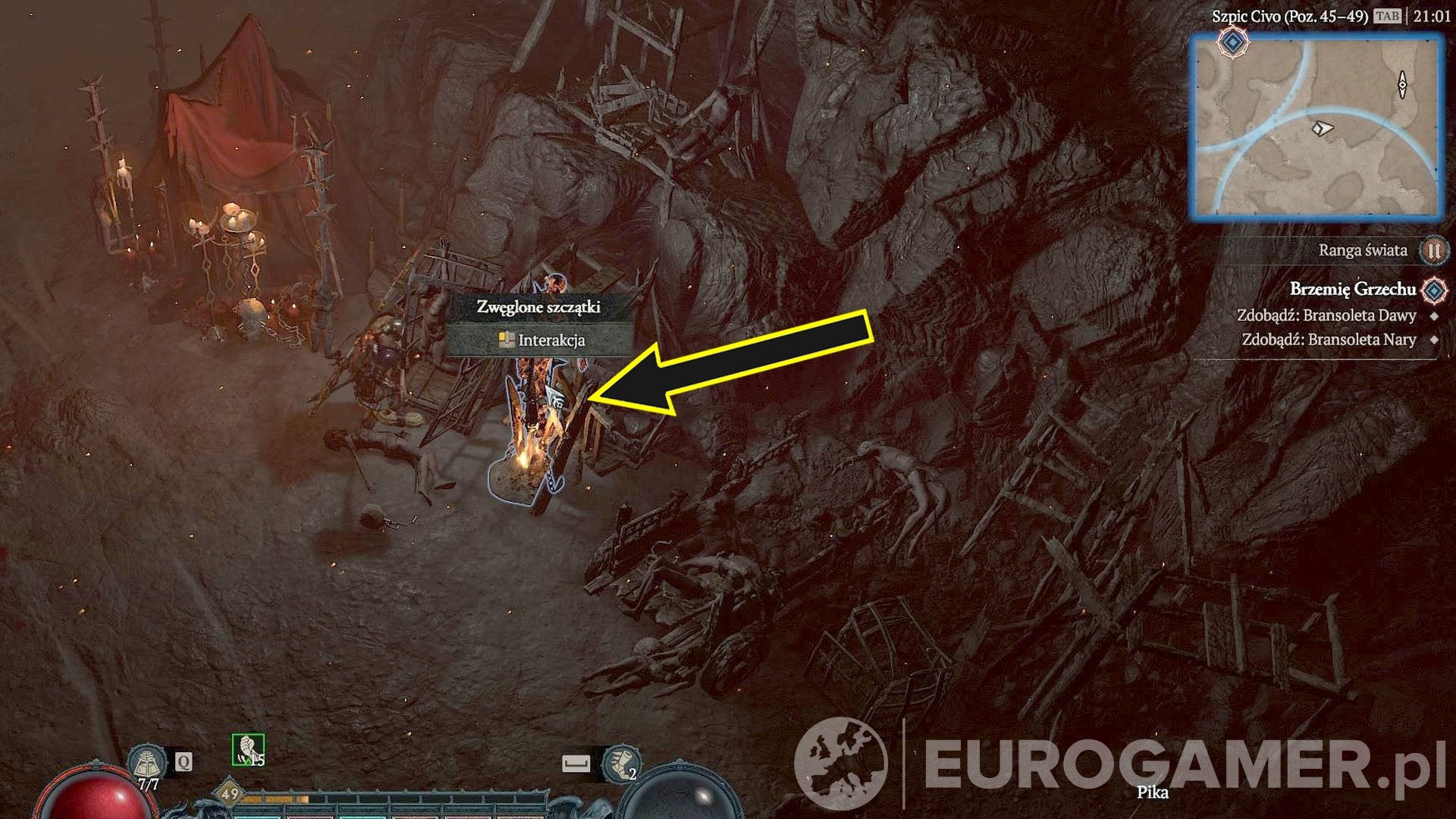Click the waypoint diamond on the minimap
Viewport: 1456px width, 819px height.
1232,42
